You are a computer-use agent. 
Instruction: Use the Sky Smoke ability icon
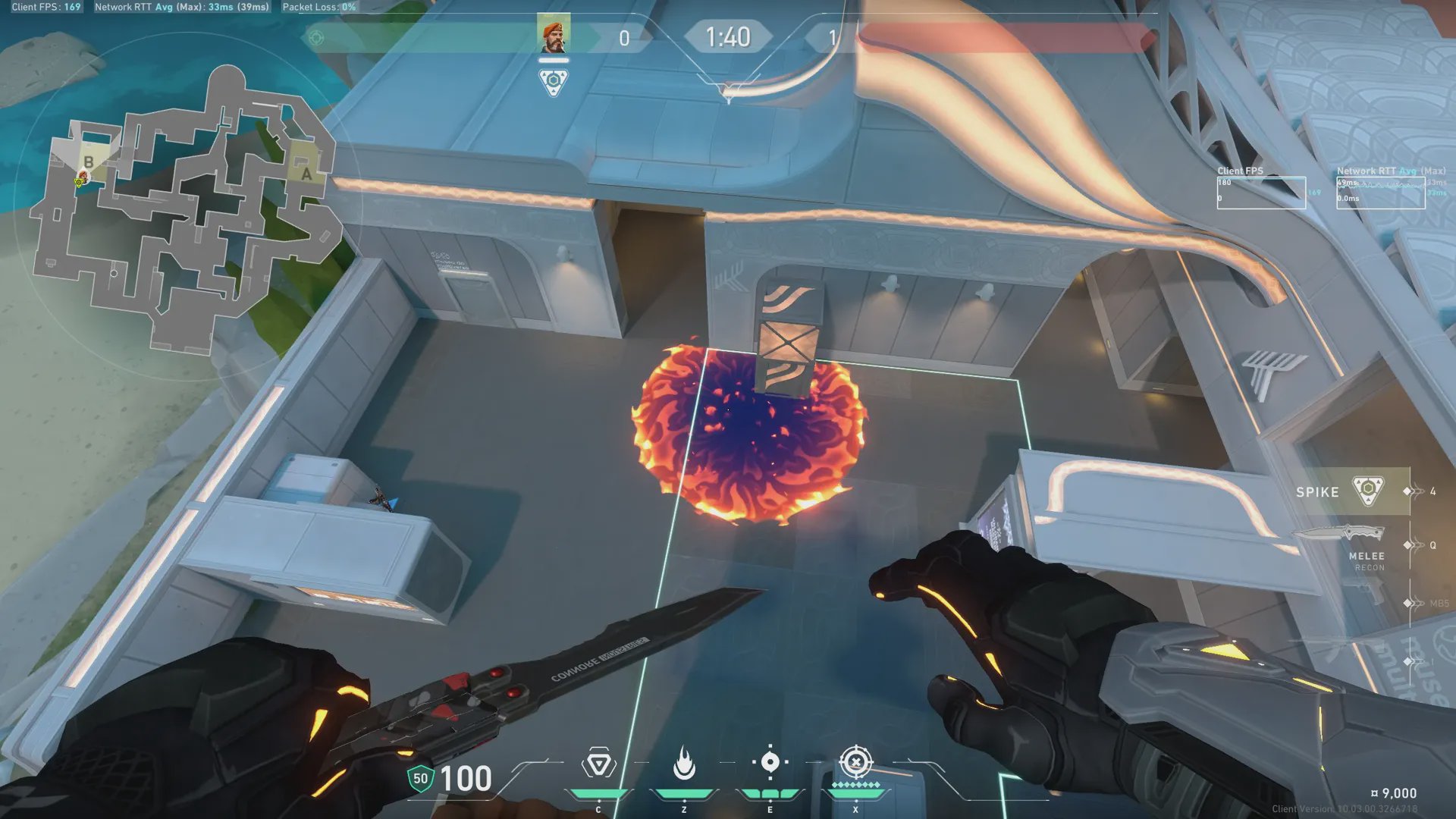pyautogui.click(x=770, y=762)
